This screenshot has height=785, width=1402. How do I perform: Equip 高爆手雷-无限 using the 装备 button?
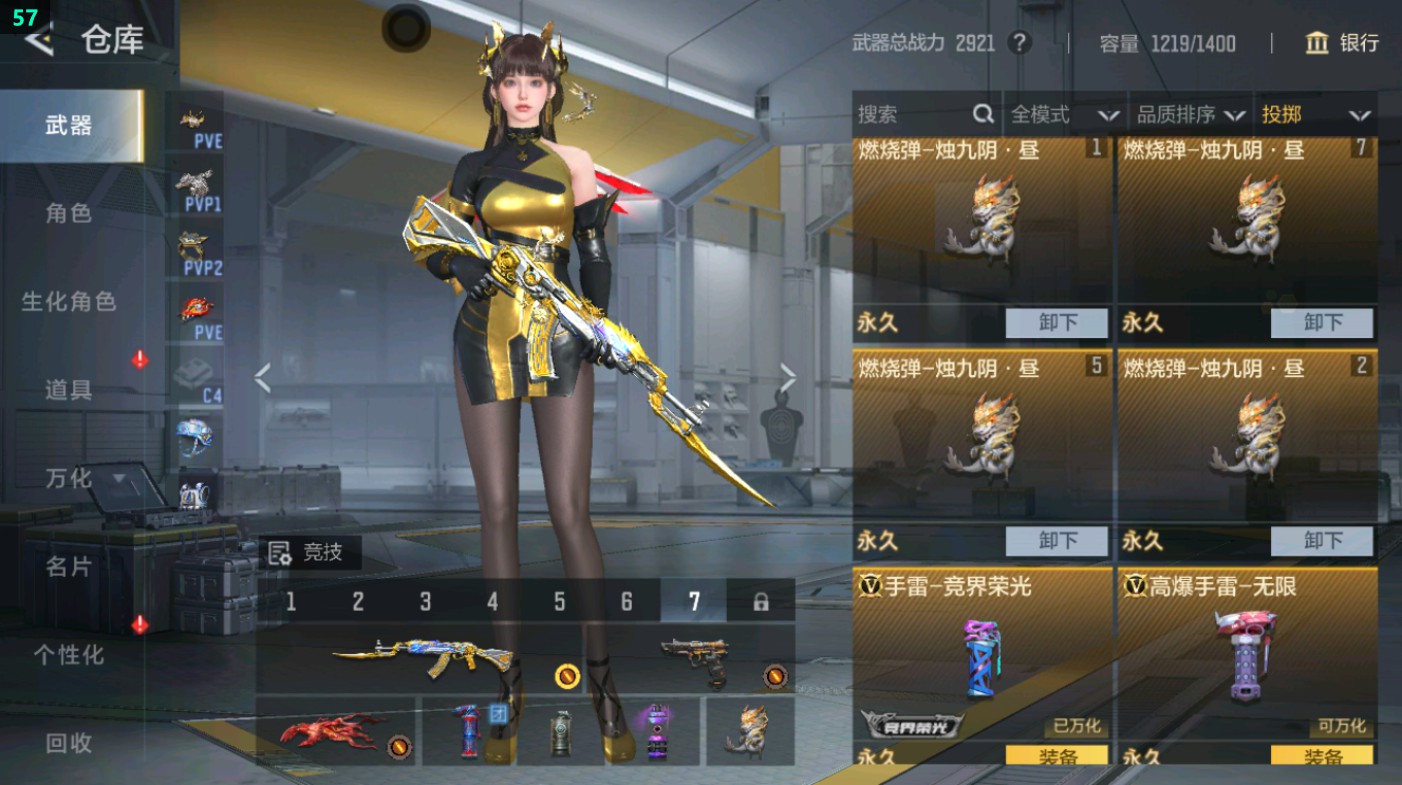coord(1322,756)
